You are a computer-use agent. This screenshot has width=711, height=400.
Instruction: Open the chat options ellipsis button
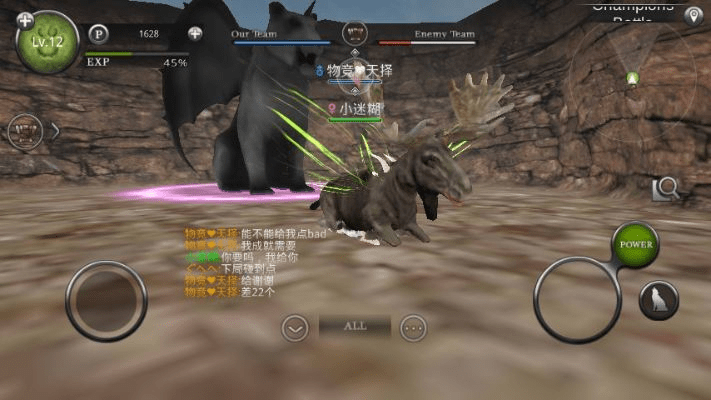coord(413,327)
